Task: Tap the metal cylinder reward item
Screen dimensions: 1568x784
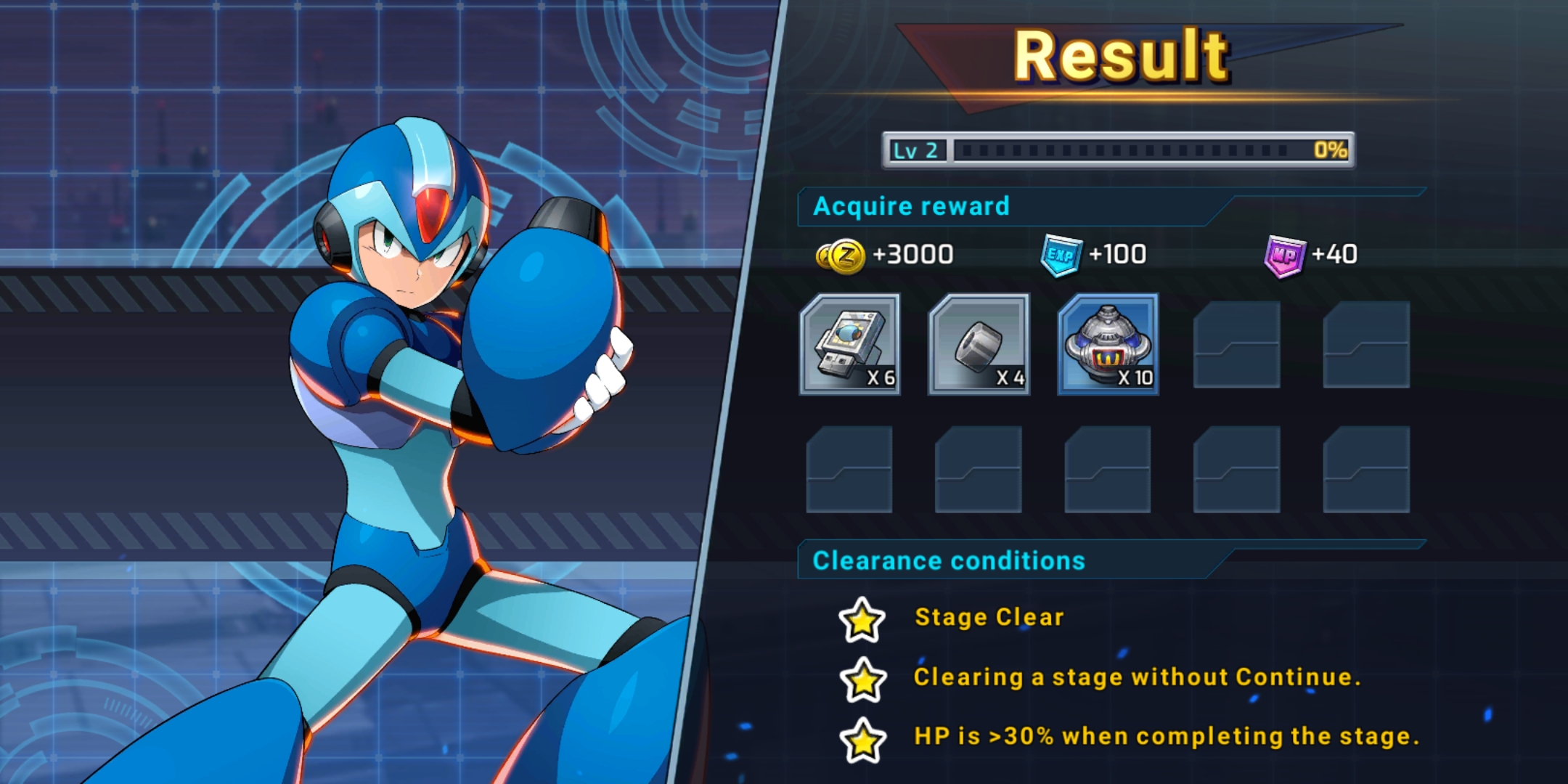Action: [x=979, y=345]
